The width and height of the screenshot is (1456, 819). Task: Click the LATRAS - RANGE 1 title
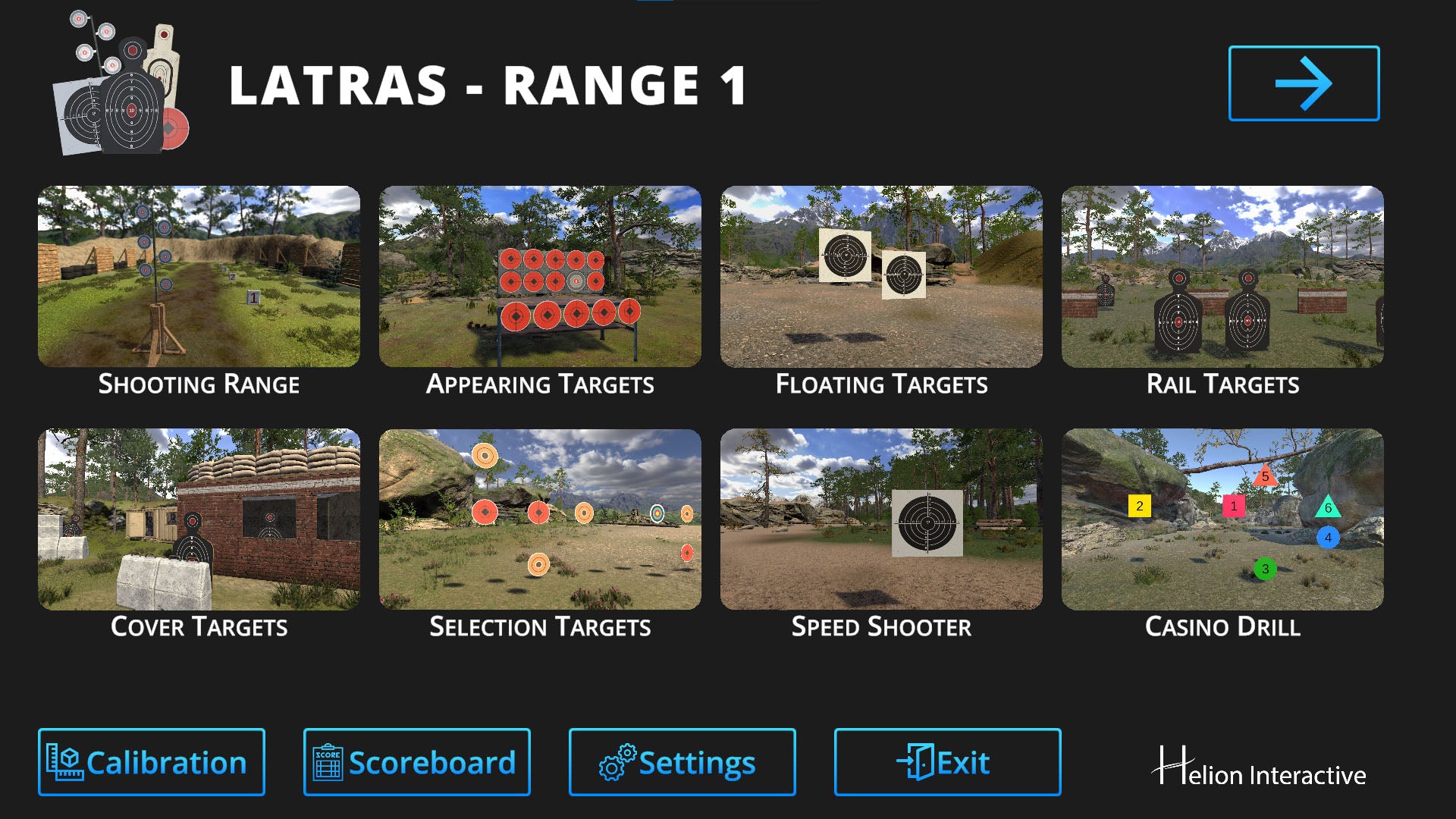488,87
